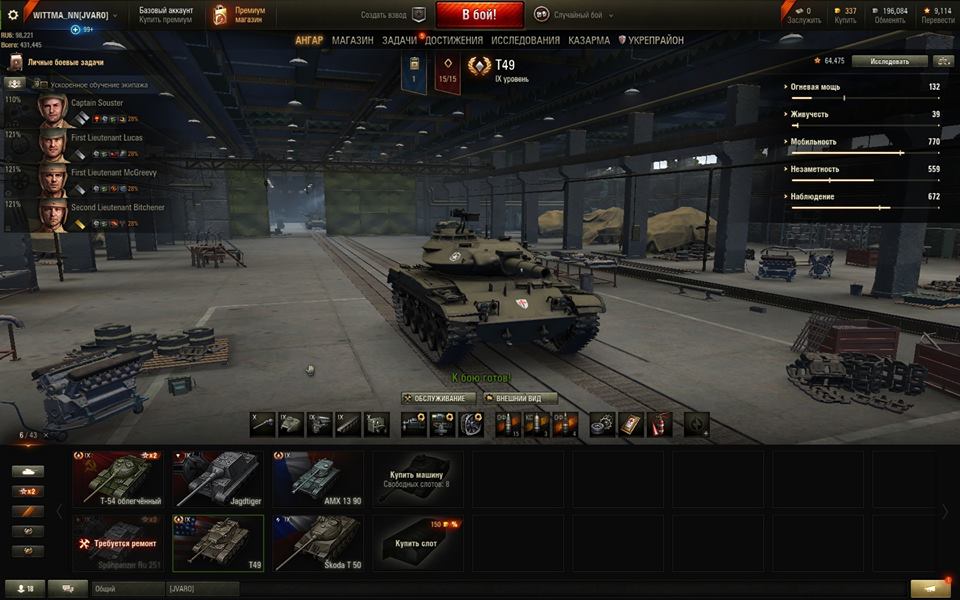Select the Jagdtiger tank in carousel
This screenshot has height=600, width=960.
(217, 479)
